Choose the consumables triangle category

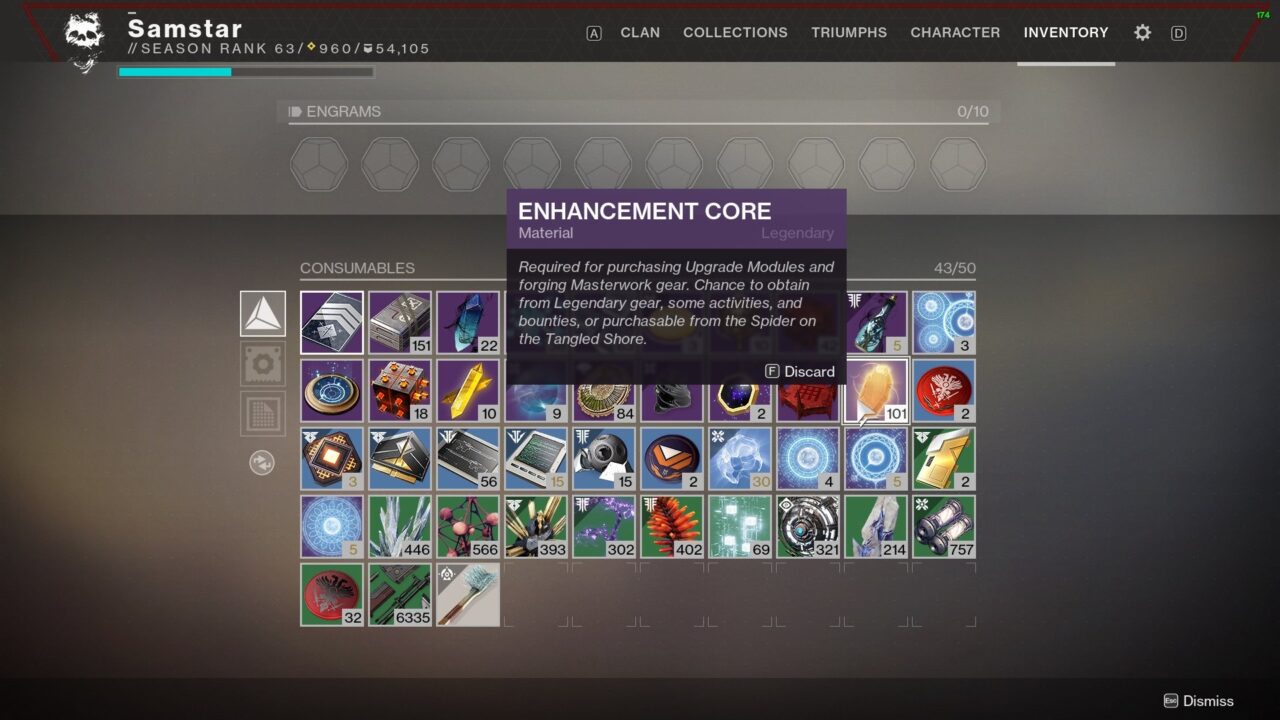click(263, 314)
